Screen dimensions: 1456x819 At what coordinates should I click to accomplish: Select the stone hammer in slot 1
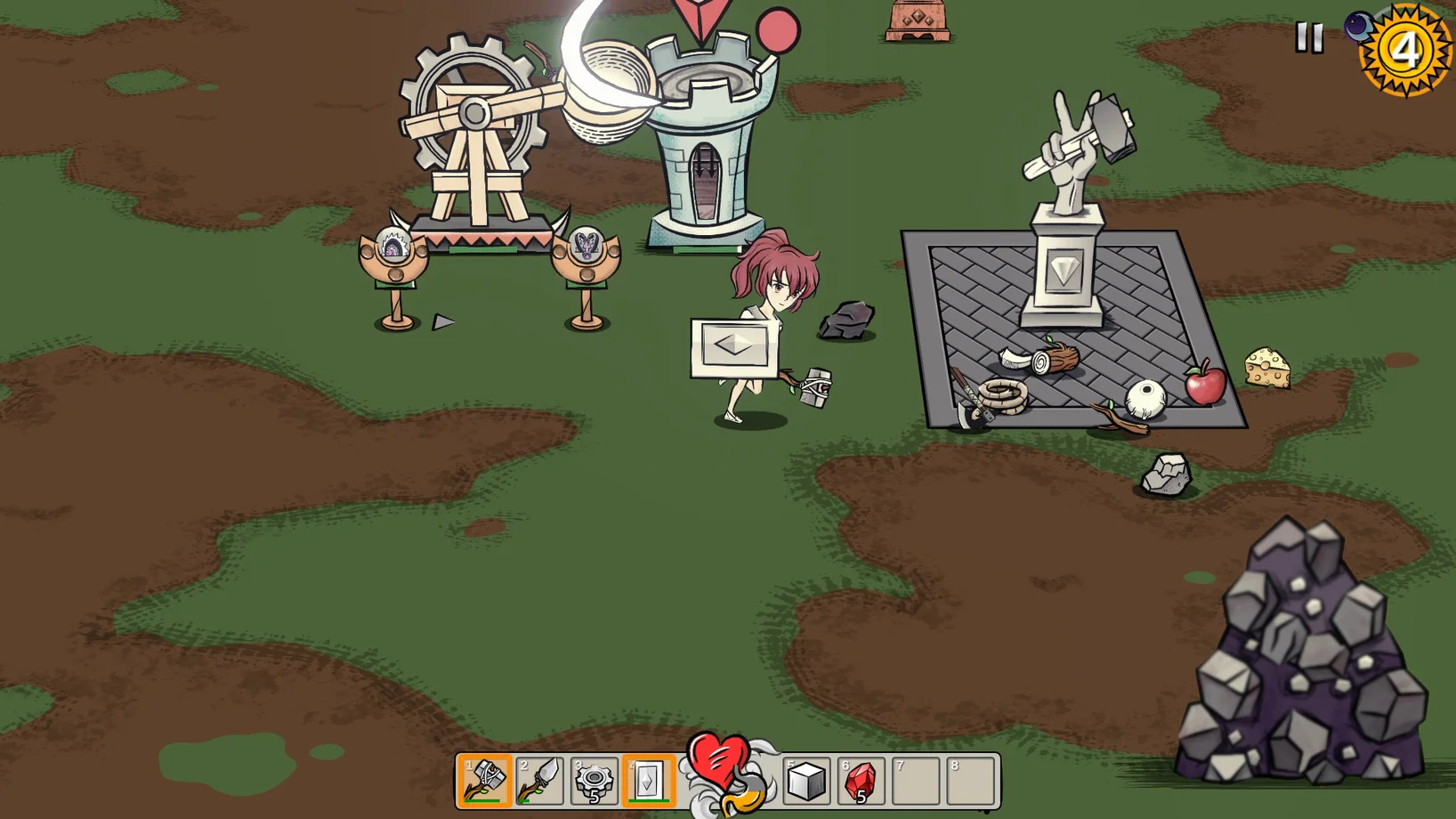[x=484, y=781]
